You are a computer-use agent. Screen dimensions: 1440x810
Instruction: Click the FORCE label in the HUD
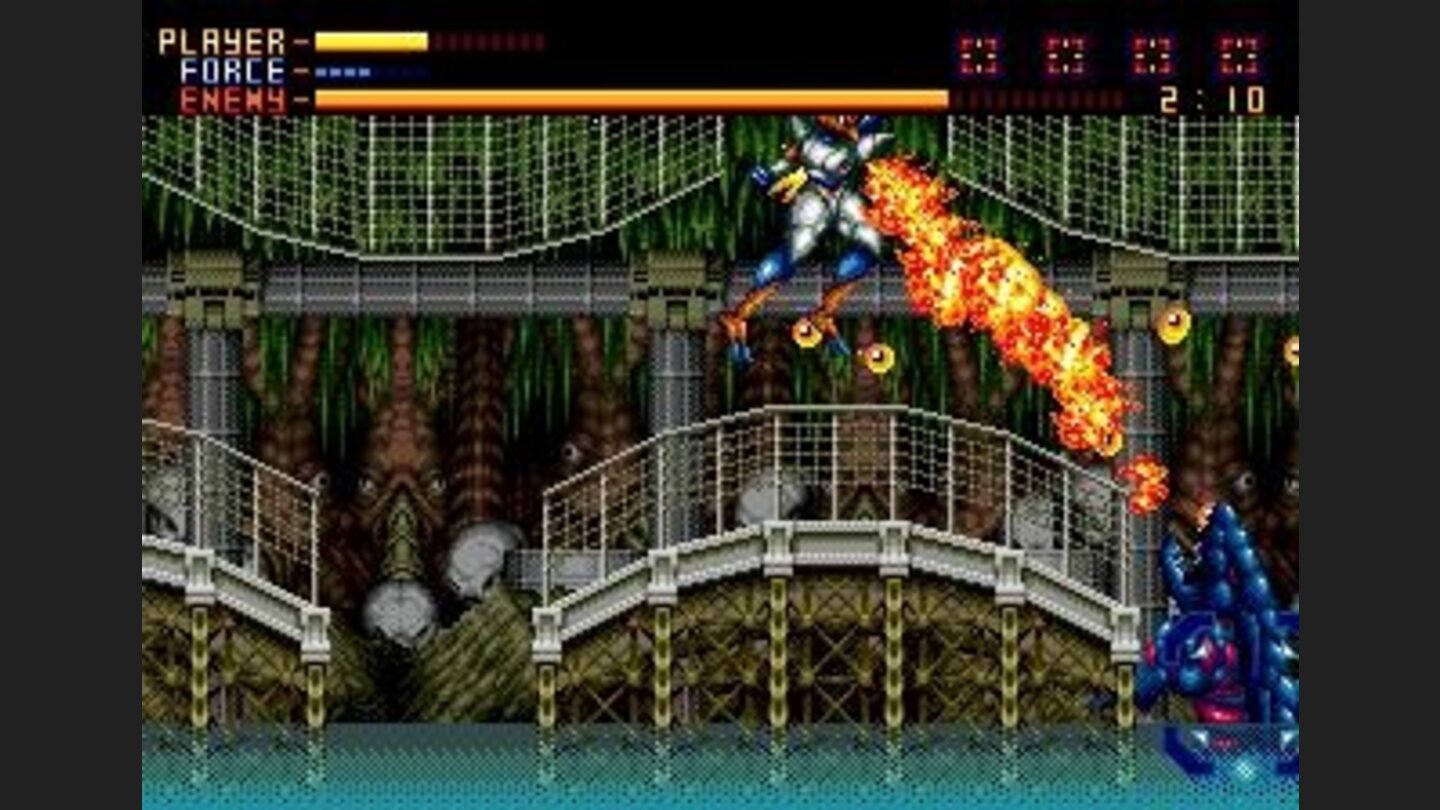(231, 71)
